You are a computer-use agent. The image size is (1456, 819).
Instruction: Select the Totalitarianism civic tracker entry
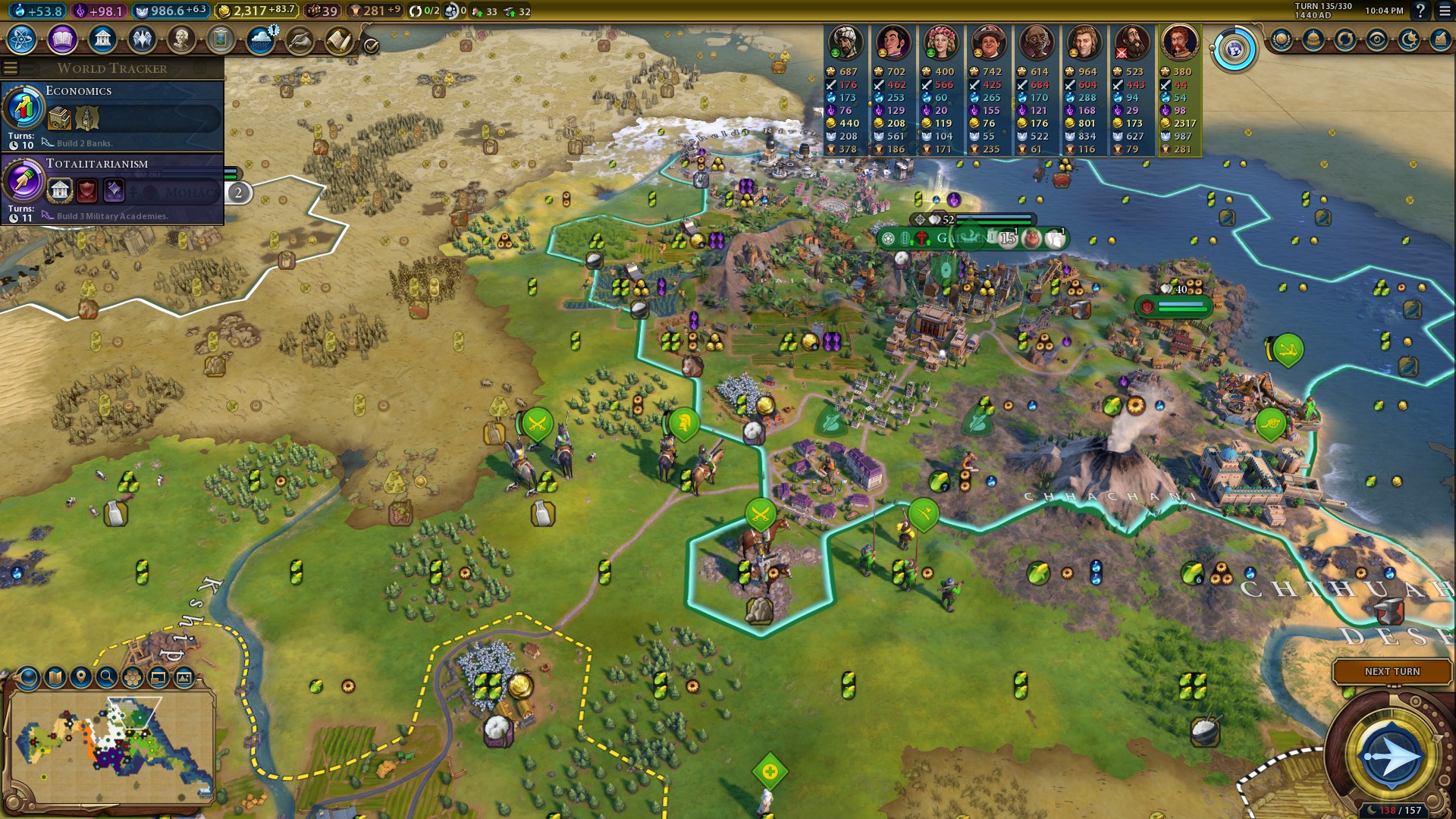pyautogui.click(x=112, y=189)
